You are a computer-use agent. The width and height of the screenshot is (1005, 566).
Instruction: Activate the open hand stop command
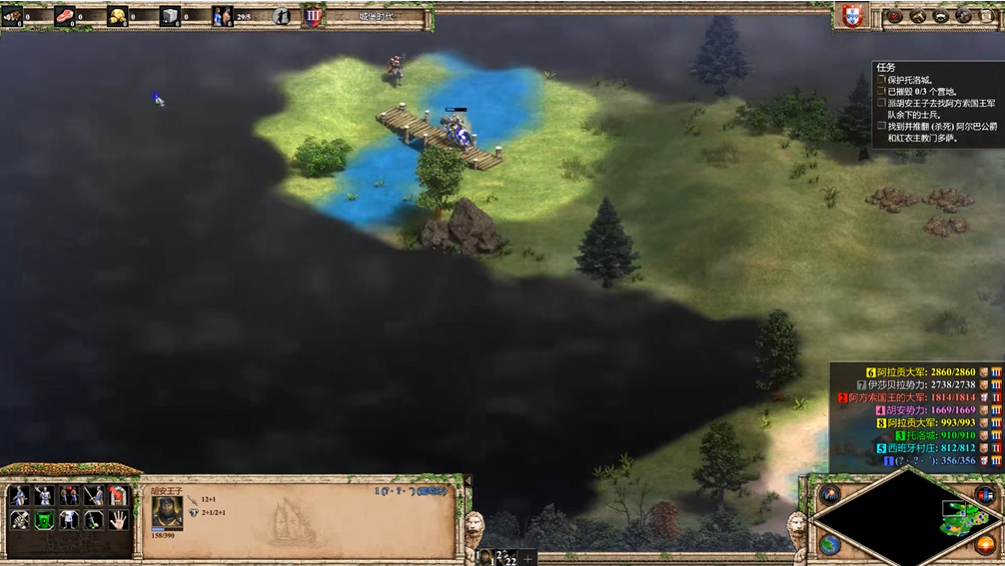118,520
